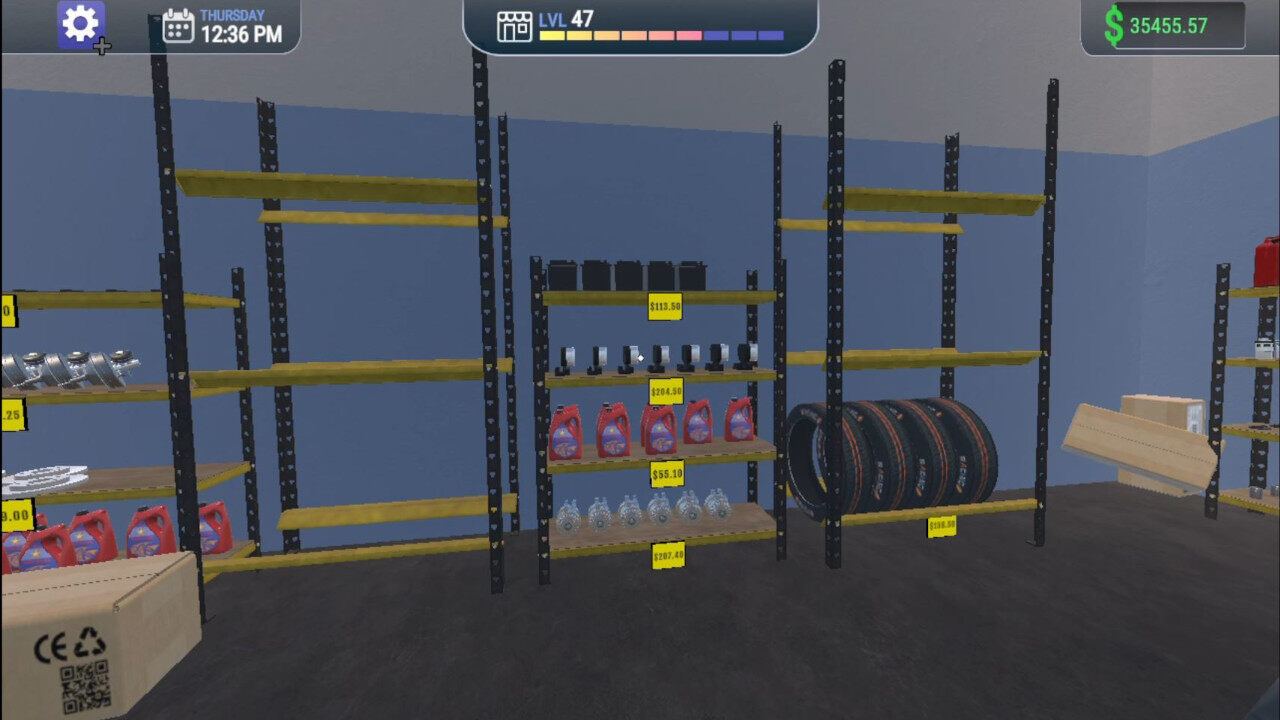Pick up a water bottle from the bottom shelf
The height and width of the screenshot is (720, 1280).
coord(630,512)
